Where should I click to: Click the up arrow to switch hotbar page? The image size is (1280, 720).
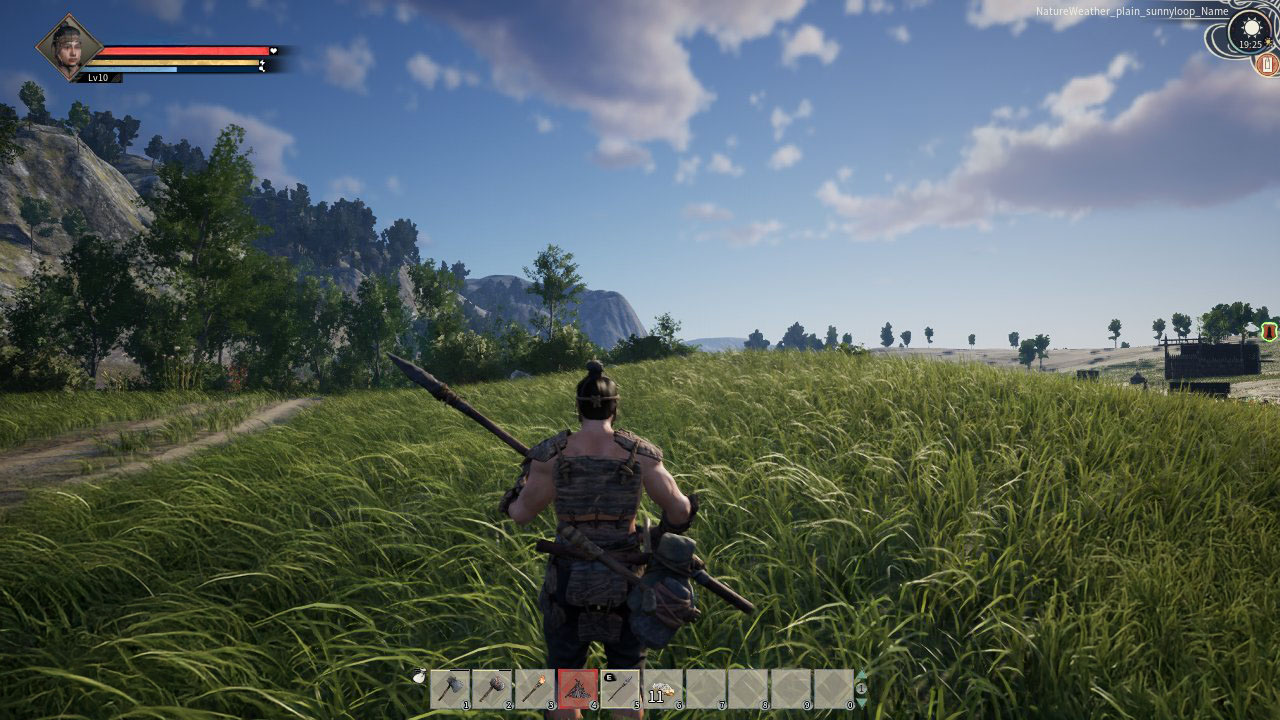pos(861,675)
